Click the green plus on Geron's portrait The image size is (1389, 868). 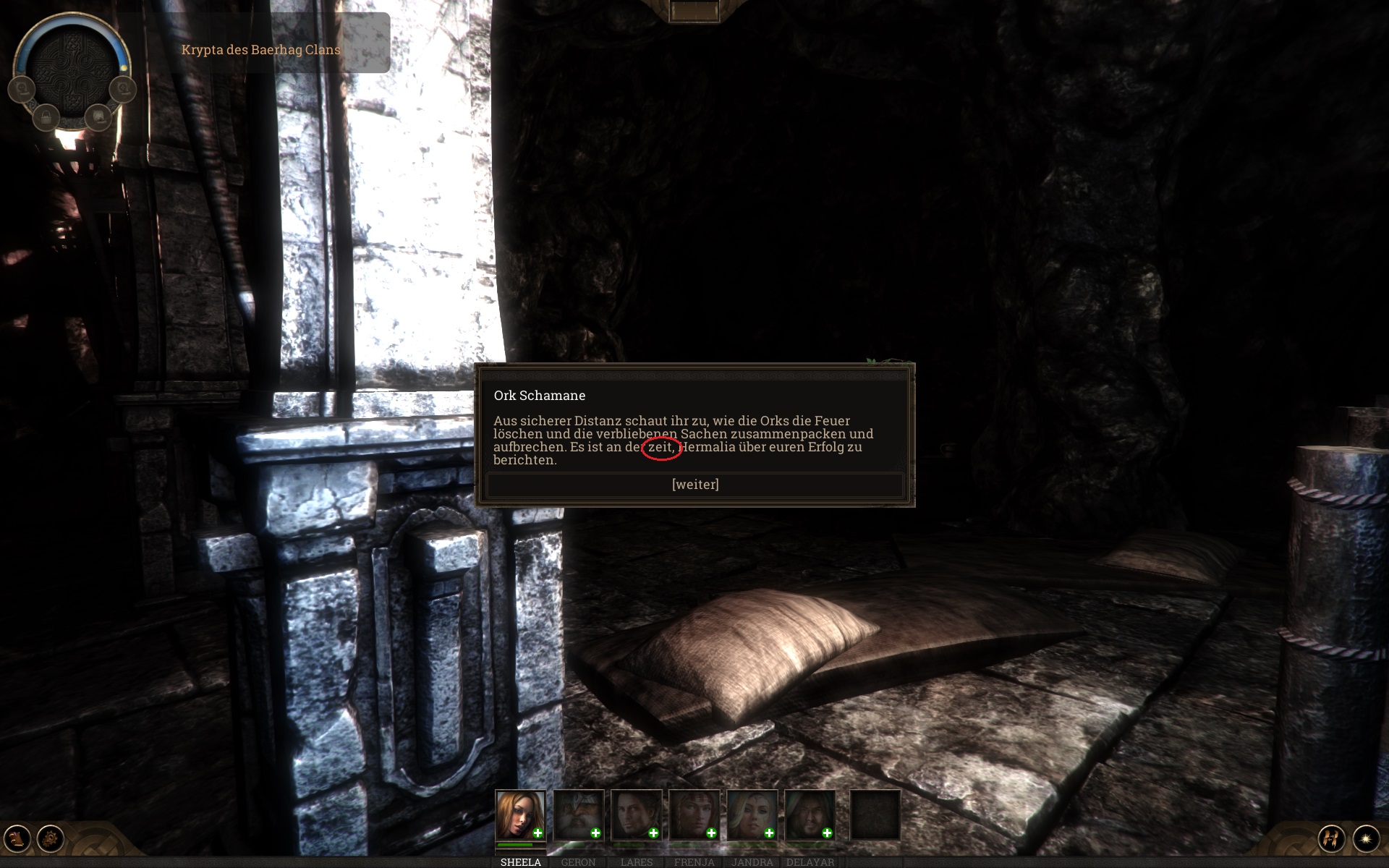pyautogui.click(x=595, y=833)
